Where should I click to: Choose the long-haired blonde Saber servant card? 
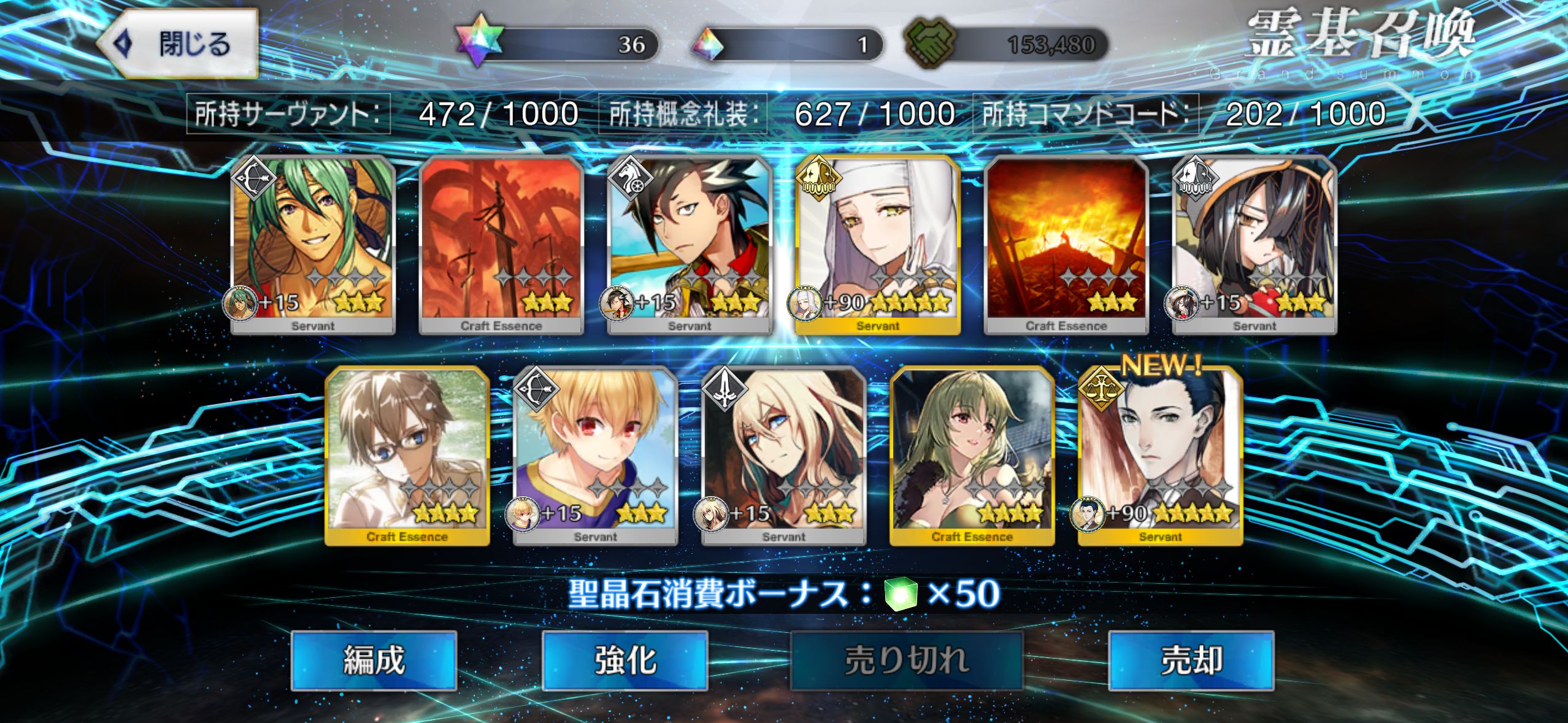tap(783, 454)
